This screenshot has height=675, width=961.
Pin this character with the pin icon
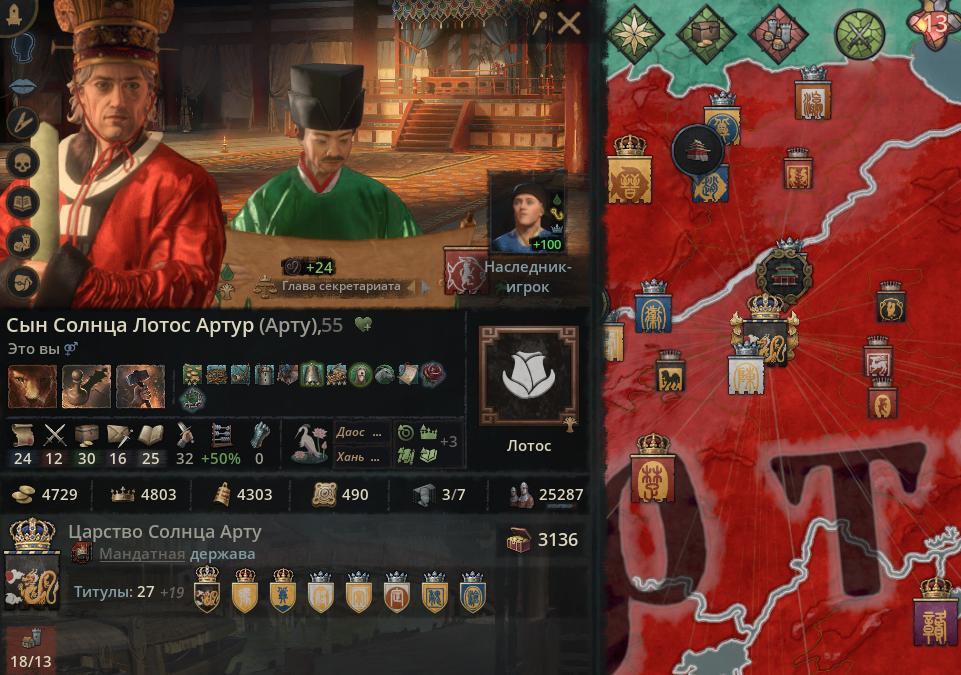pos(541,24)
